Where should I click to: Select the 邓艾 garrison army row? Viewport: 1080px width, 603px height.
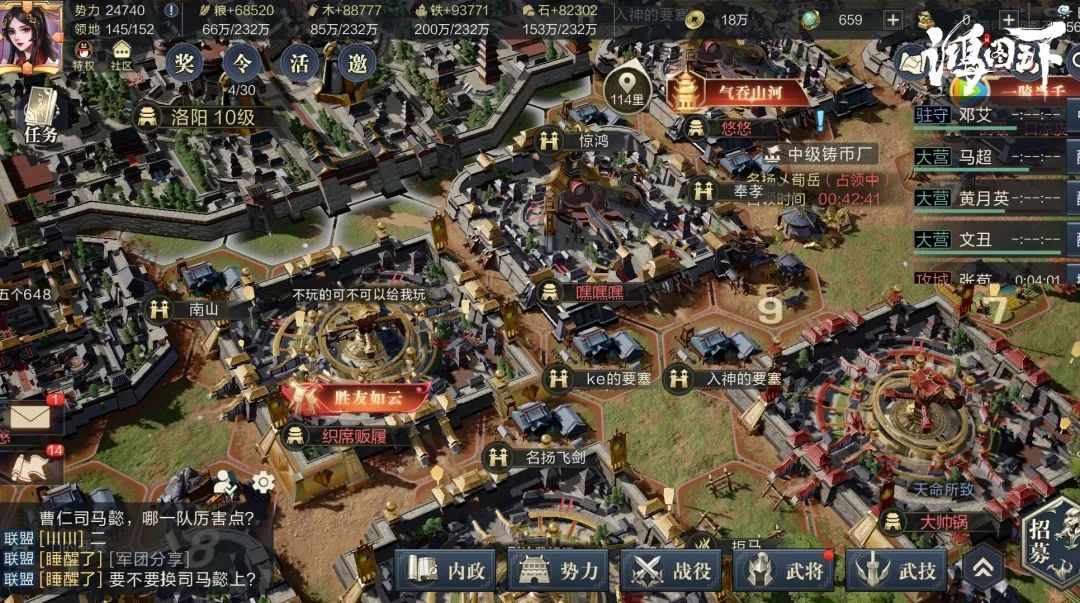coord(990,115)
